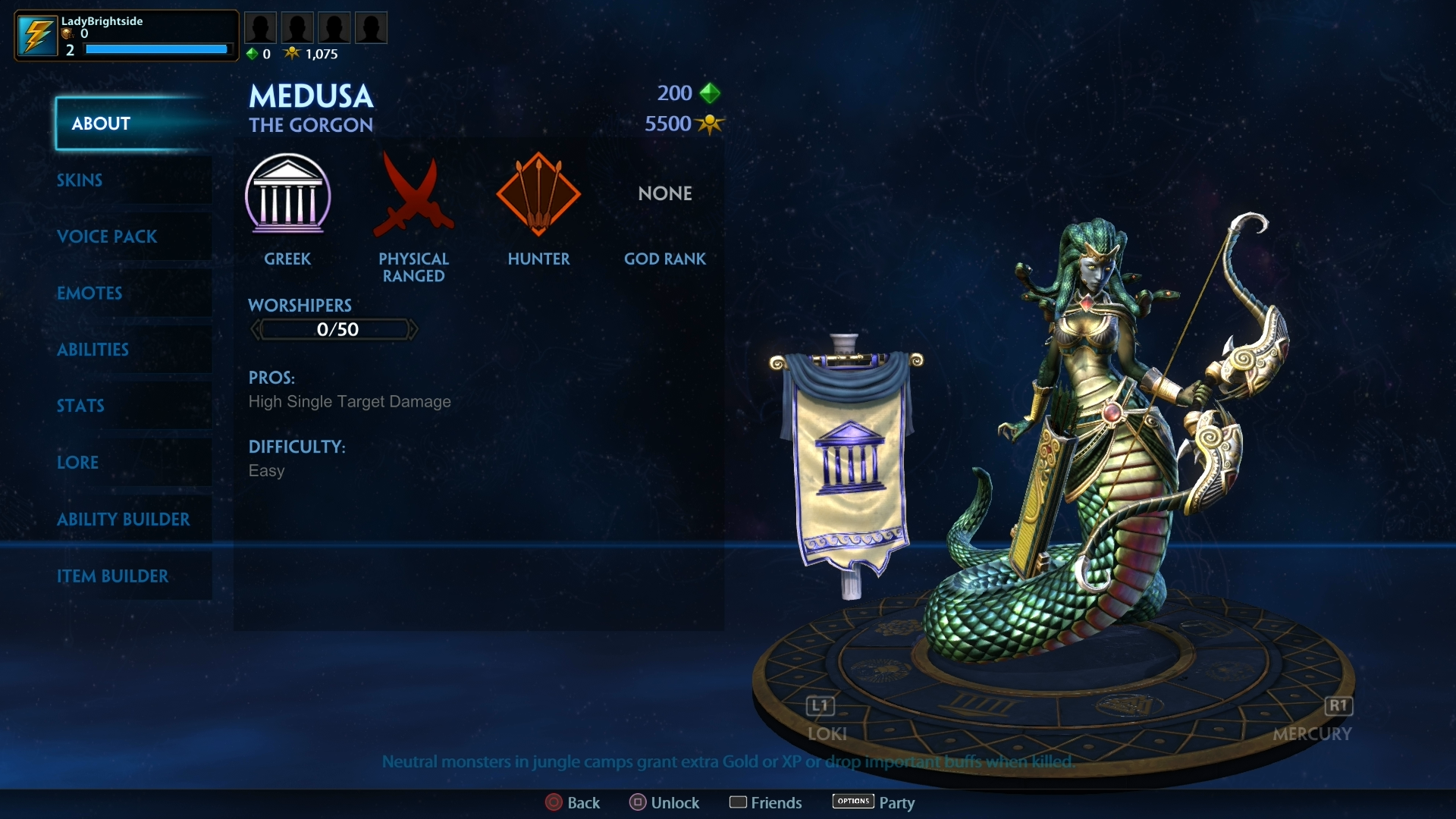Click the Friends square icon
The height and width of the screenshot is (819, 1456).
pos(739,802)
